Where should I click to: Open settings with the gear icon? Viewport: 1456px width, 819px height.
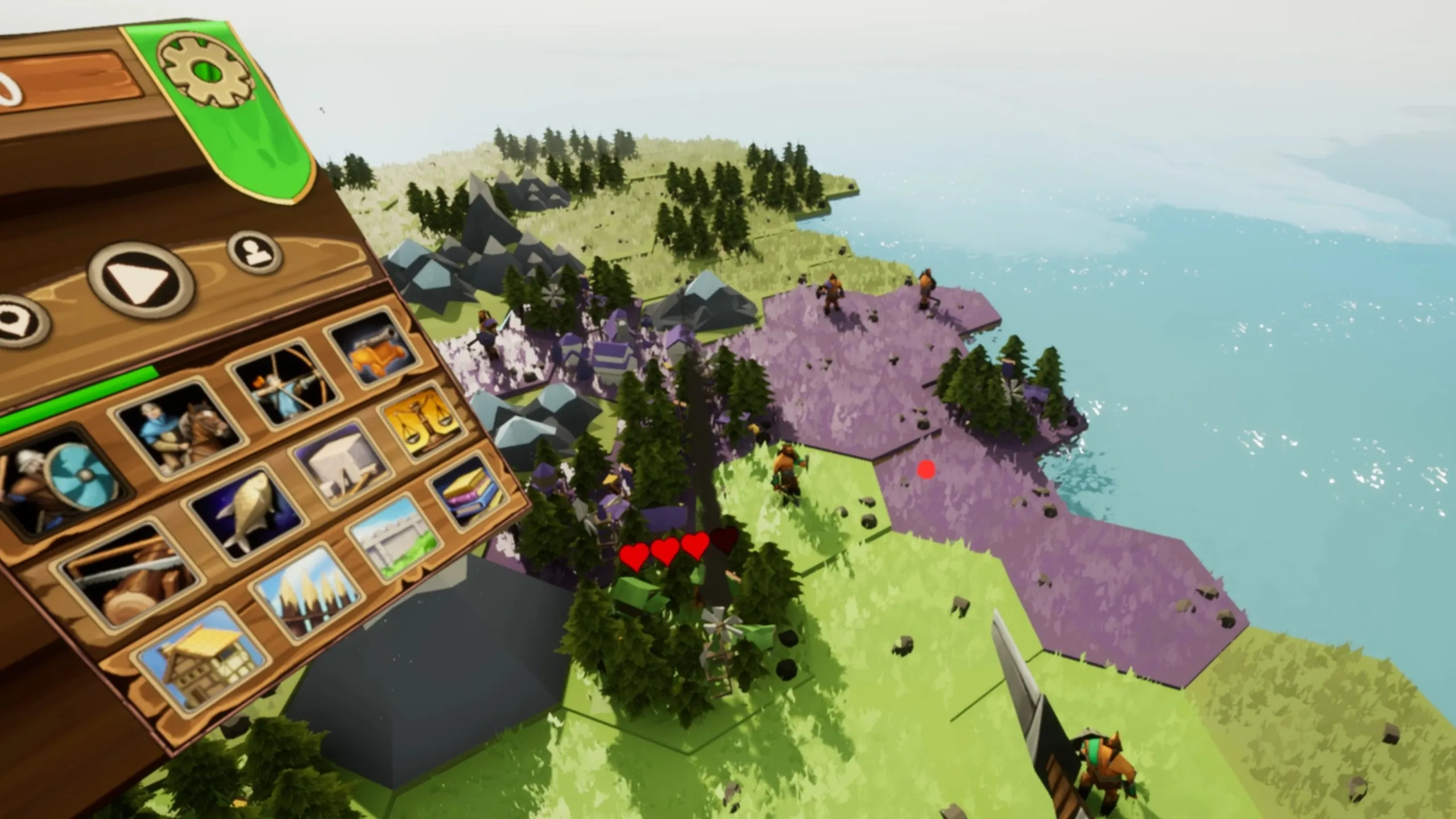click(x=206, y=69)
